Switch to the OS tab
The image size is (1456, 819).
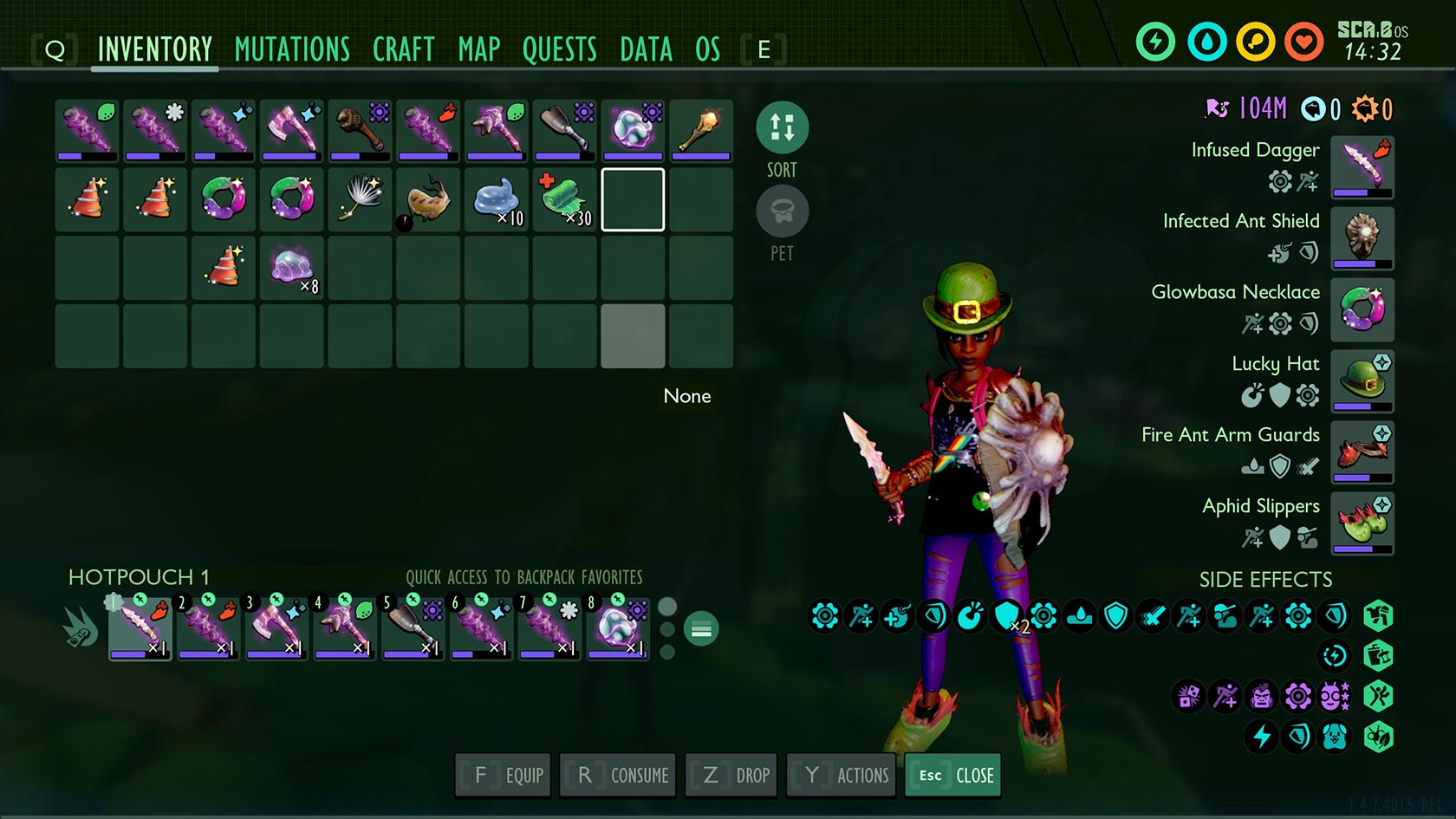click(x=707, y=49)
